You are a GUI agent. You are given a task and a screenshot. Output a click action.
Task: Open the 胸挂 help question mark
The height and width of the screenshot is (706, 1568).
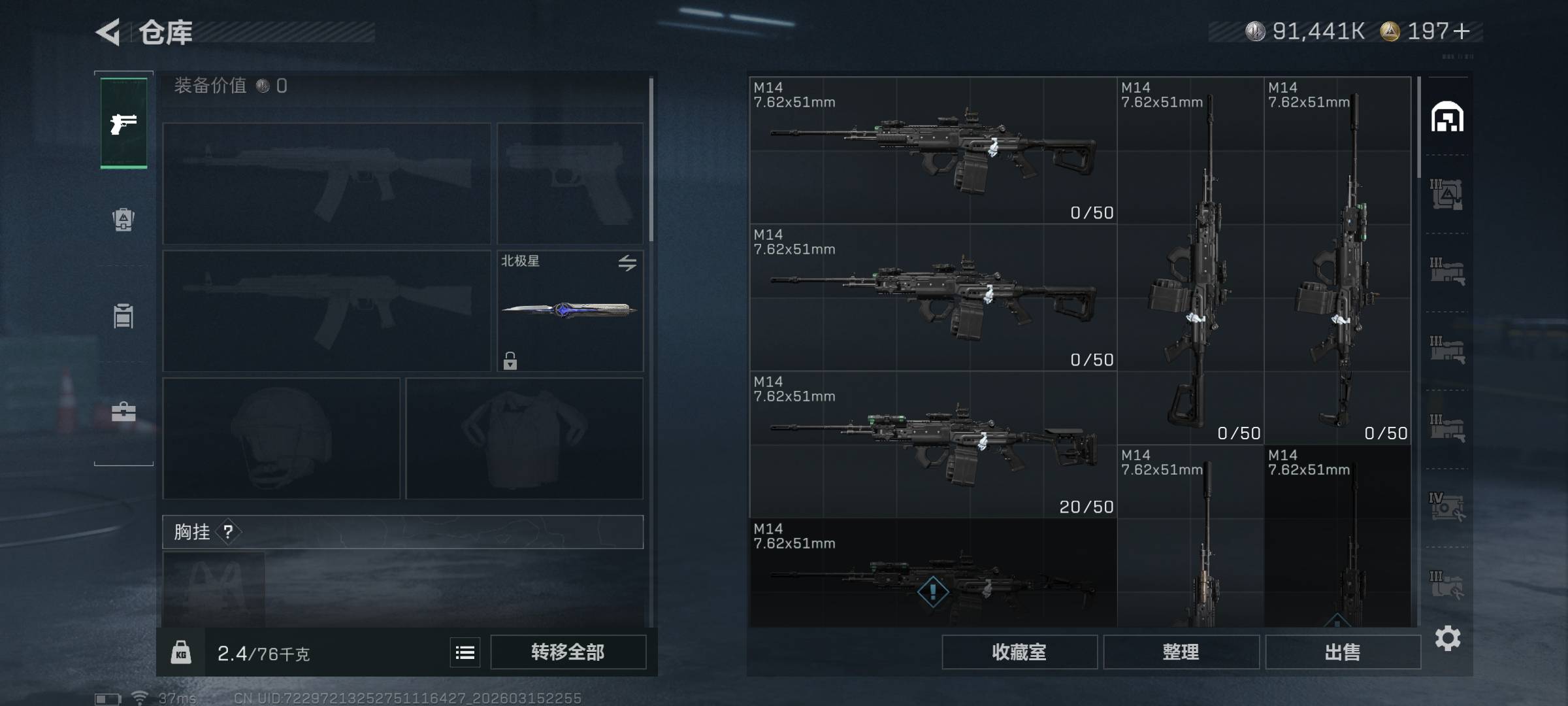228,531
